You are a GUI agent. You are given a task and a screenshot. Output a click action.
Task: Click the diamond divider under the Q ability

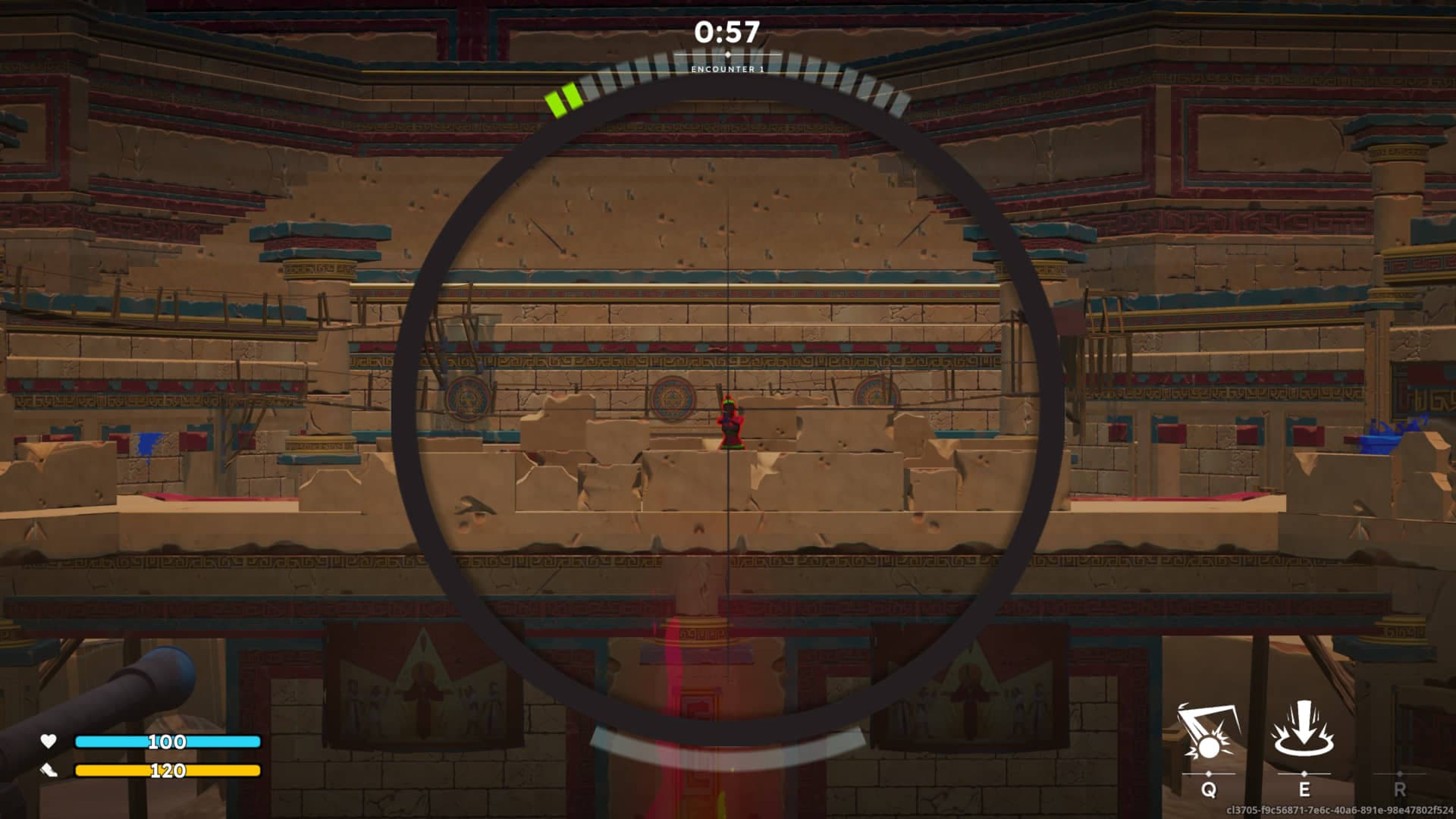pyautogui.click(x=1208, y=775)
